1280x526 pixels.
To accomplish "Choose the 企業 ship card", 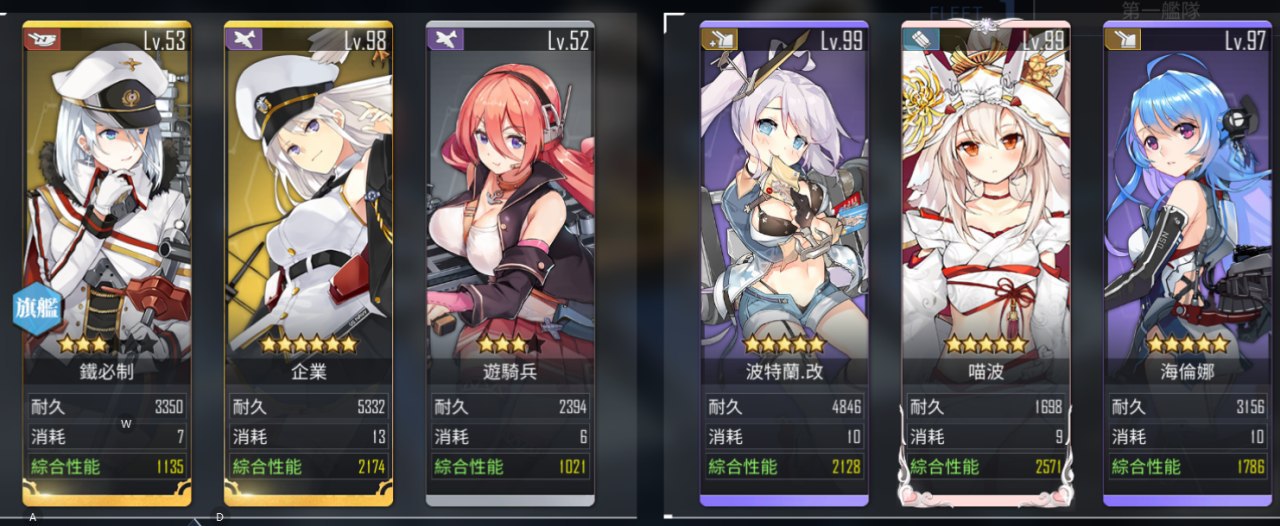I will click(x=308, y=260).
